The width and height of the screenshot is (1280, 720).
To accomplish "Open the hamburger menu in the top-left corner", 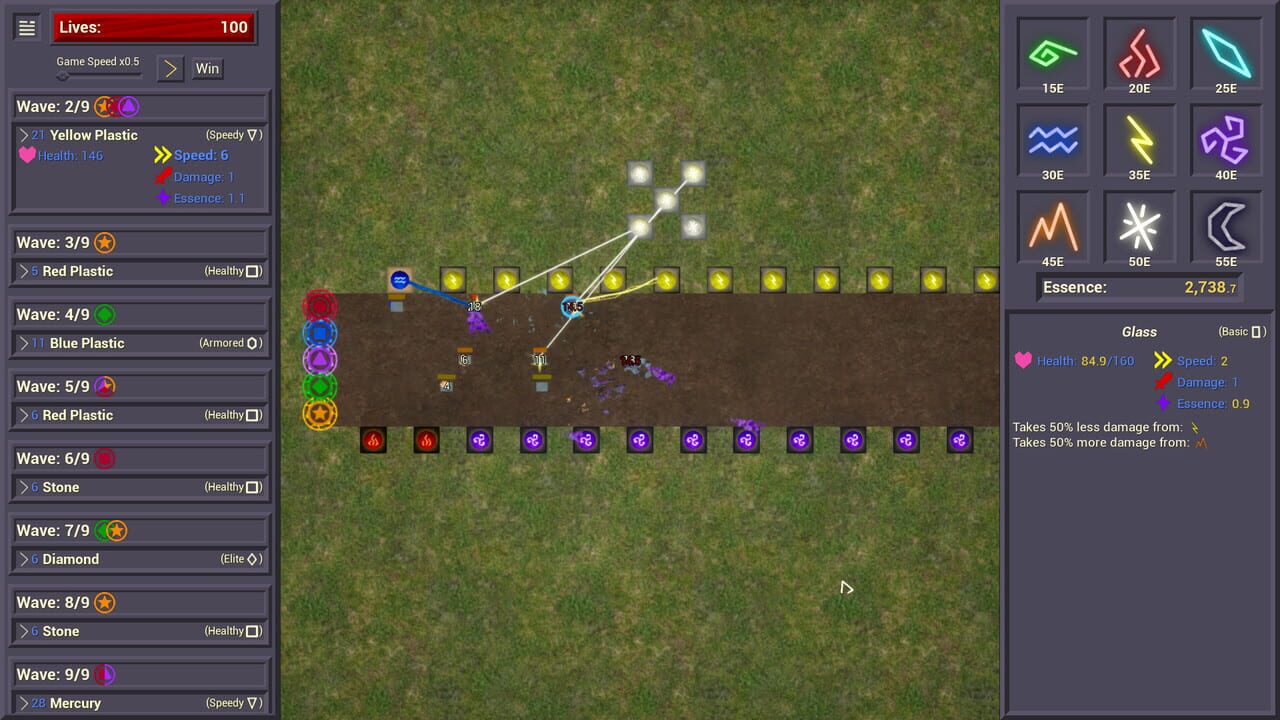I will (x=26, y=27).
